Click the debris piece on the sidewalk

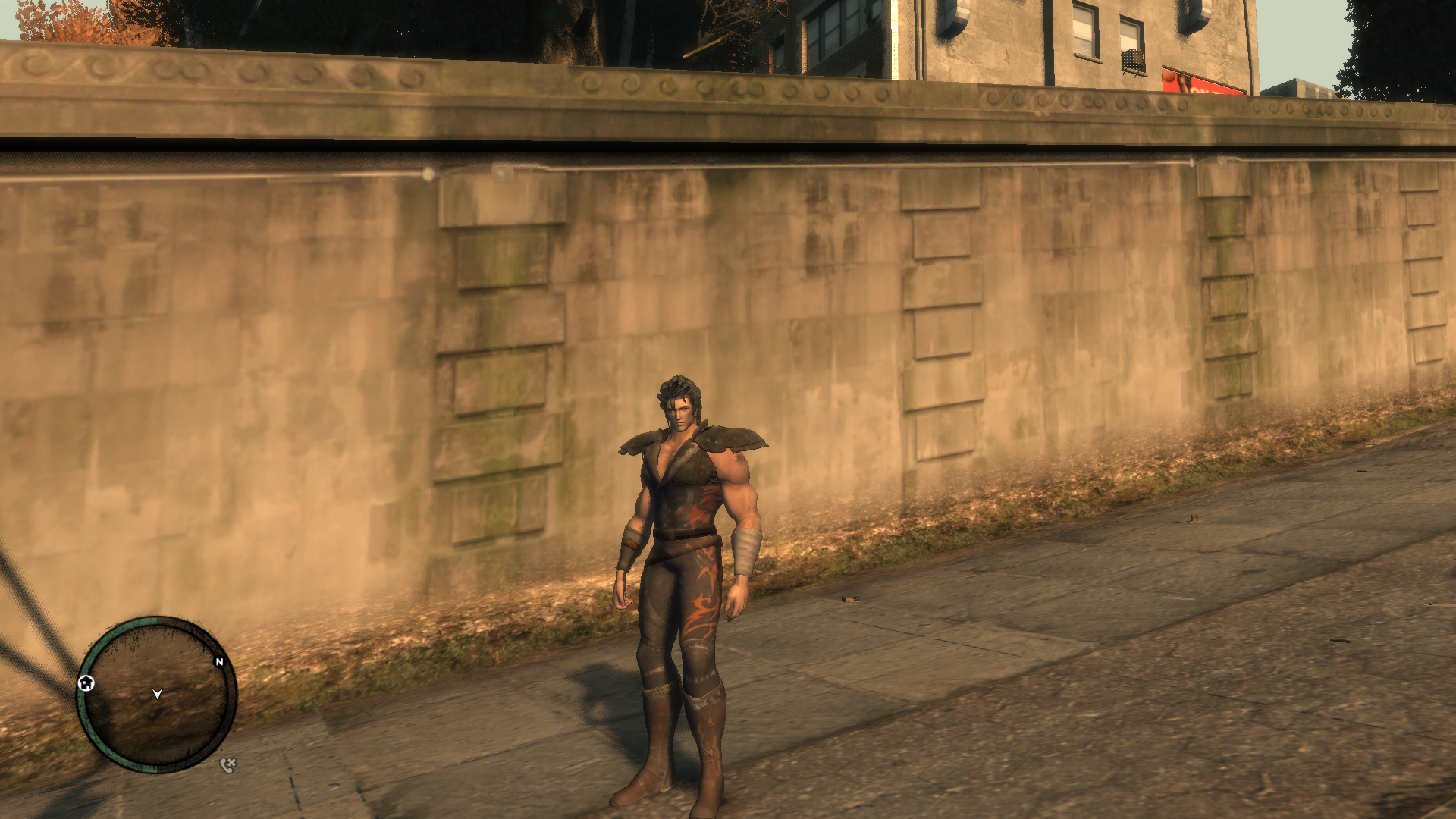click(851, 600)
